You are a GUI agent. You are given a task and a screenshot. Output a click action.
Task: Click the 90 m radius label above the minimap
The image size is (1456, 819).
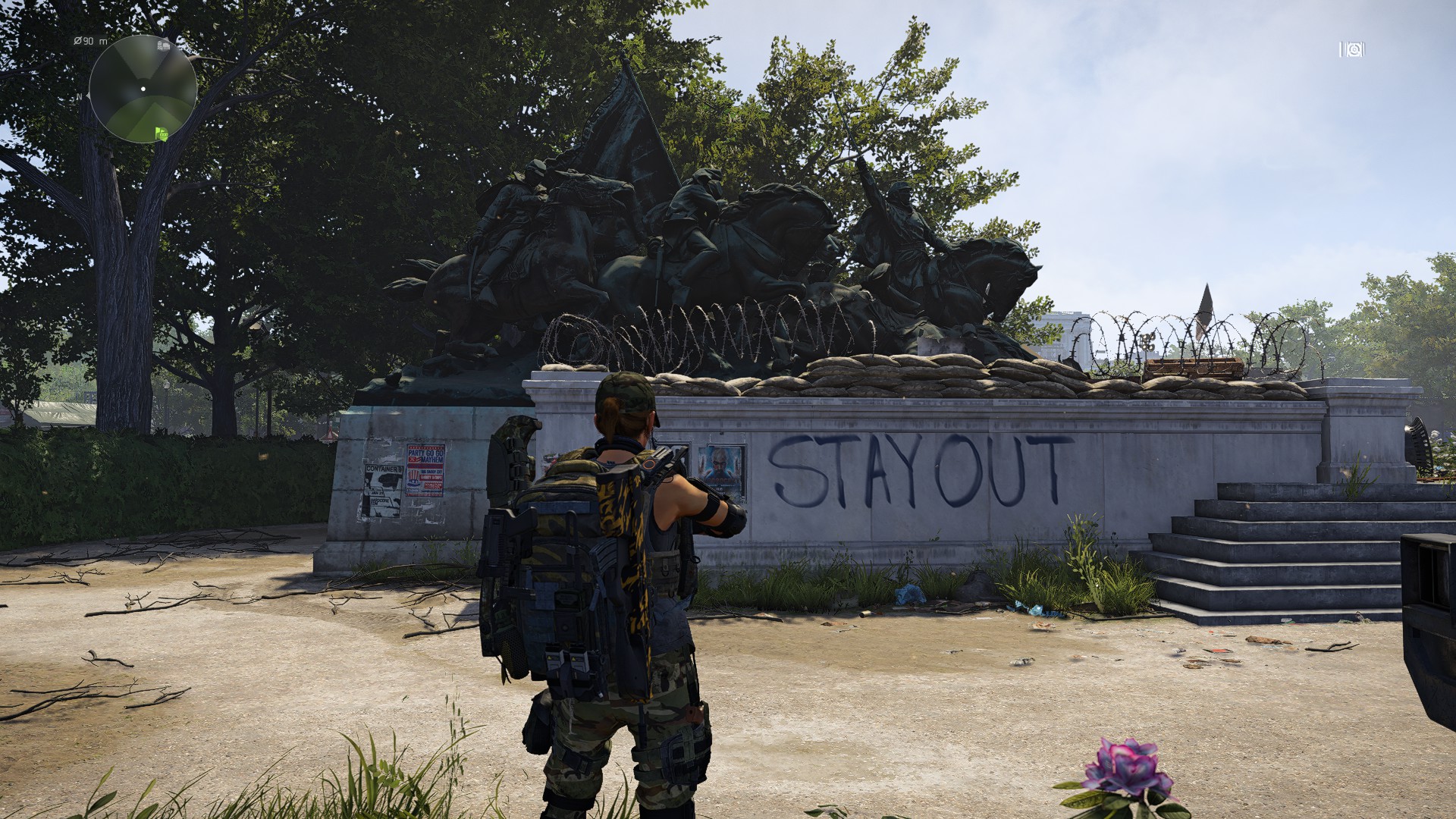(x=90, y=41)
